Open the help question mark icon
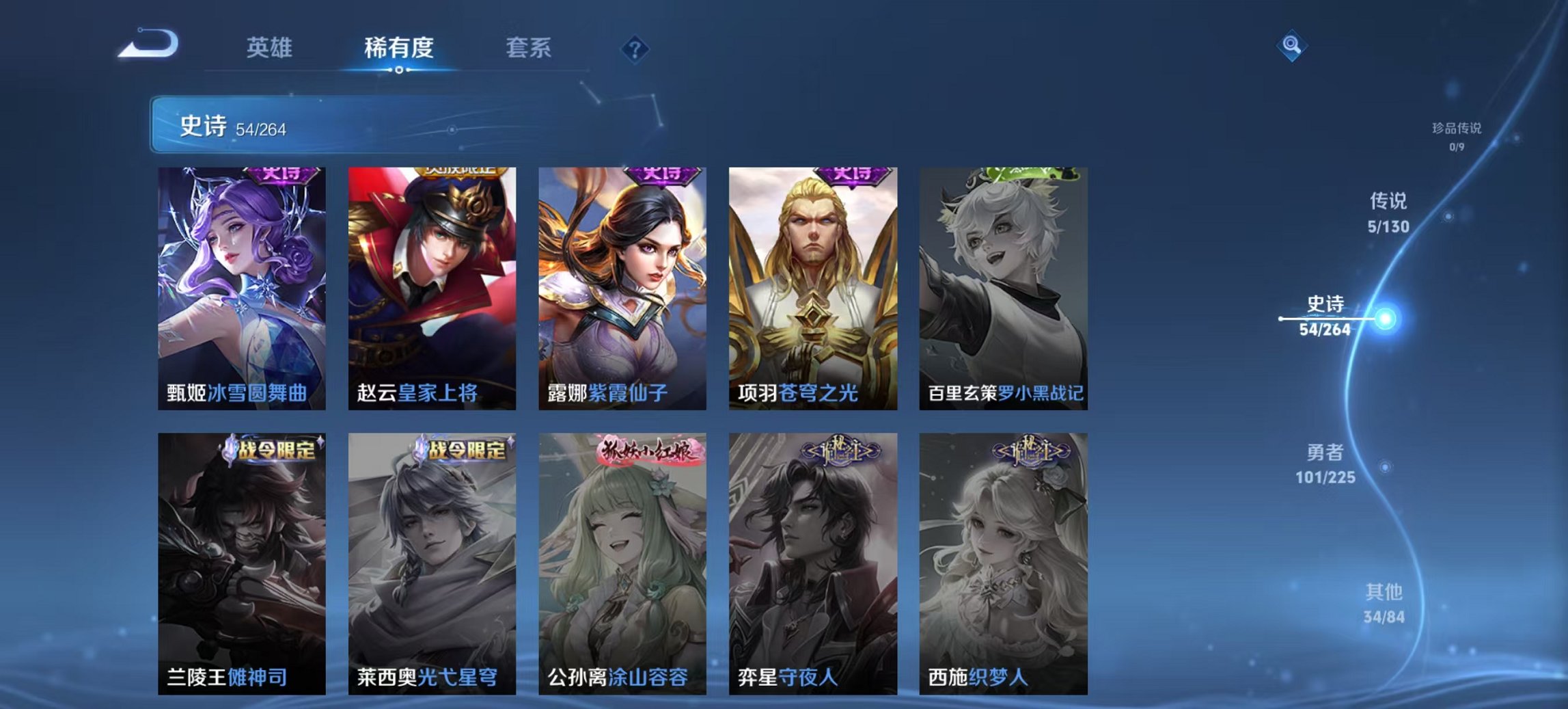 [x=636, y=49]
